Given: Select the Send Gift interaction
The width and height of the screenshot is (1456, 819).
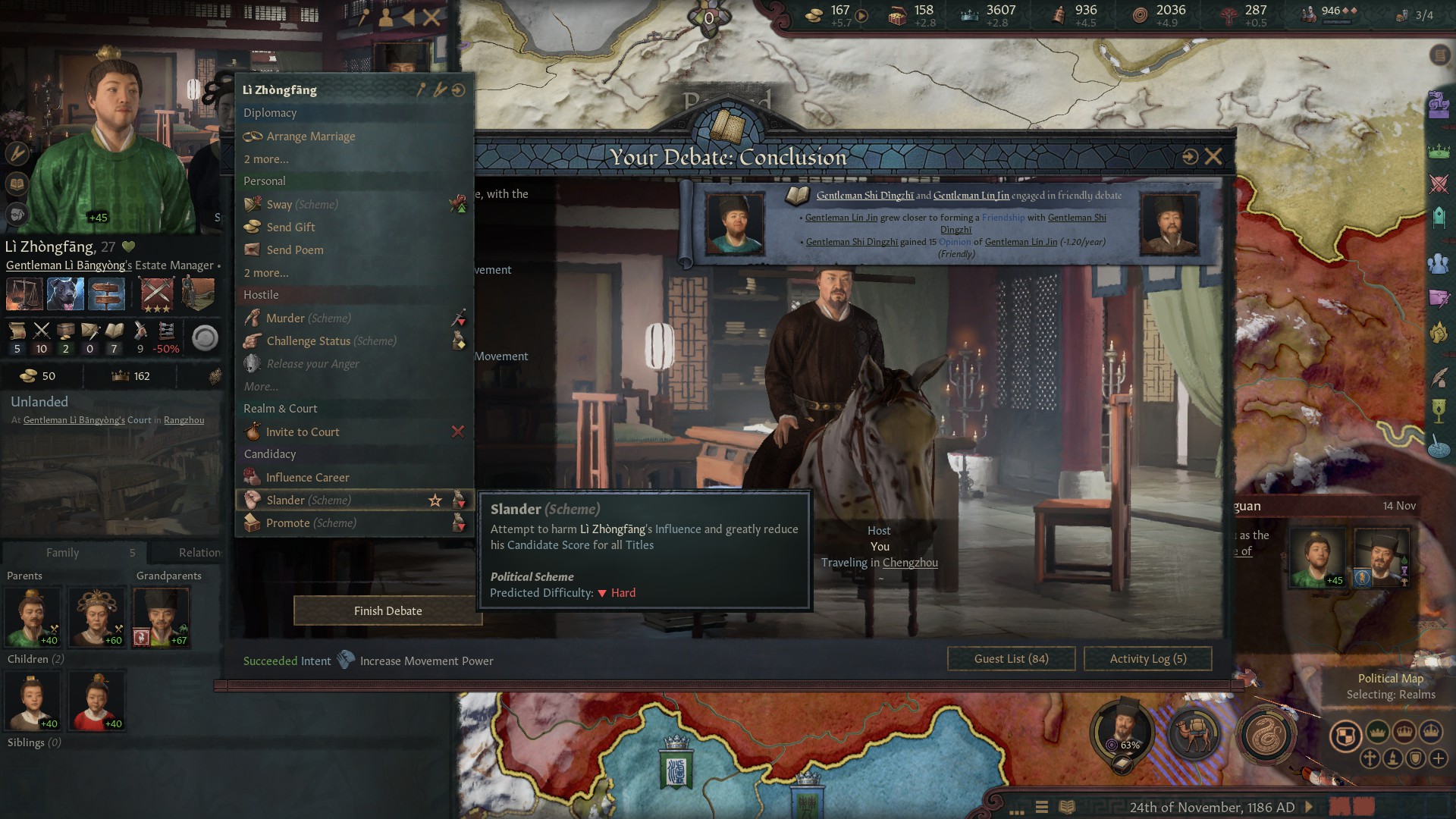Looking at the screenshot, I should [290, 227].
